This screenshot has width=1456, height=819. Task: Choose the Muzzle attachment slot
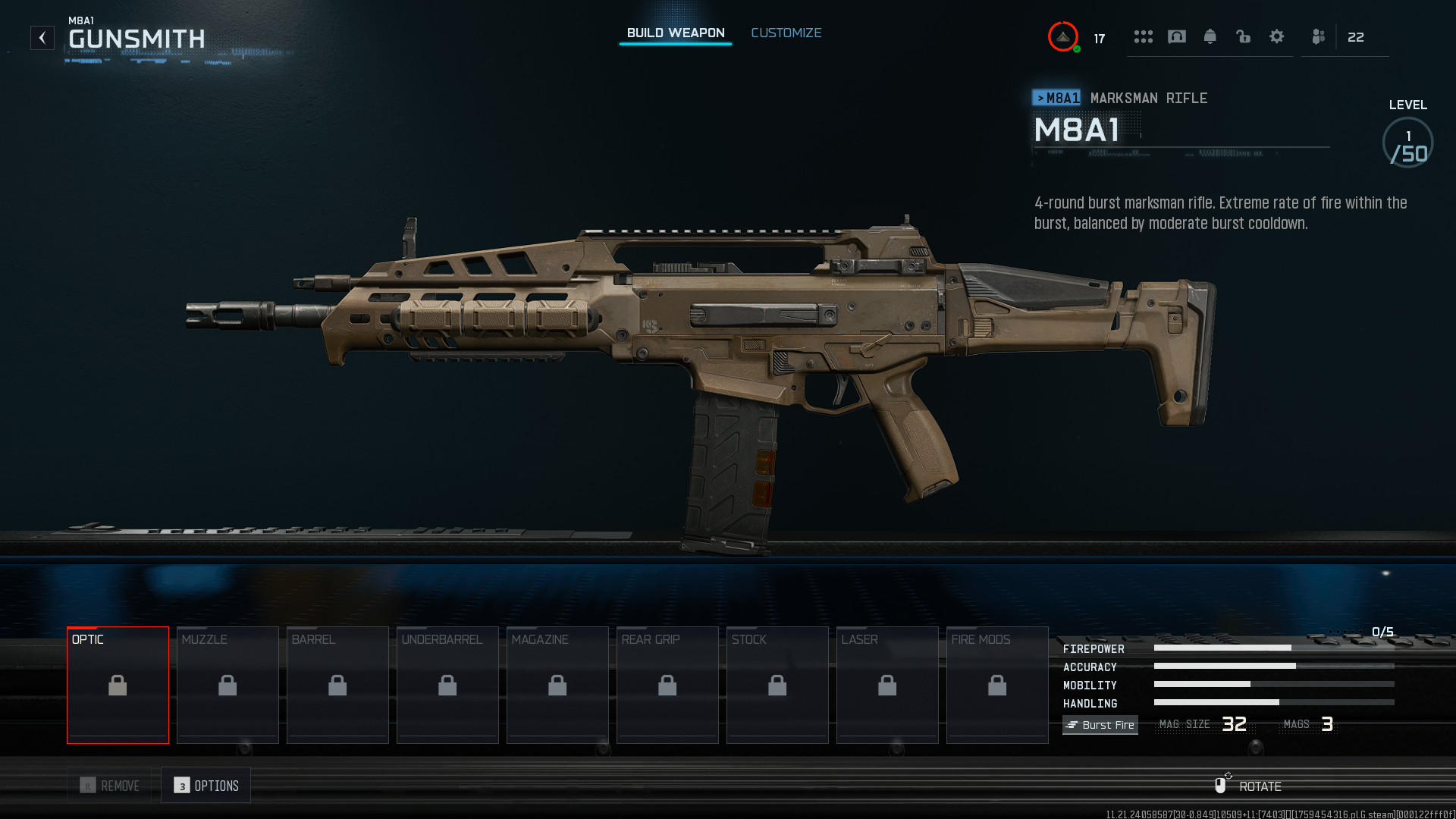pos(227,685)
